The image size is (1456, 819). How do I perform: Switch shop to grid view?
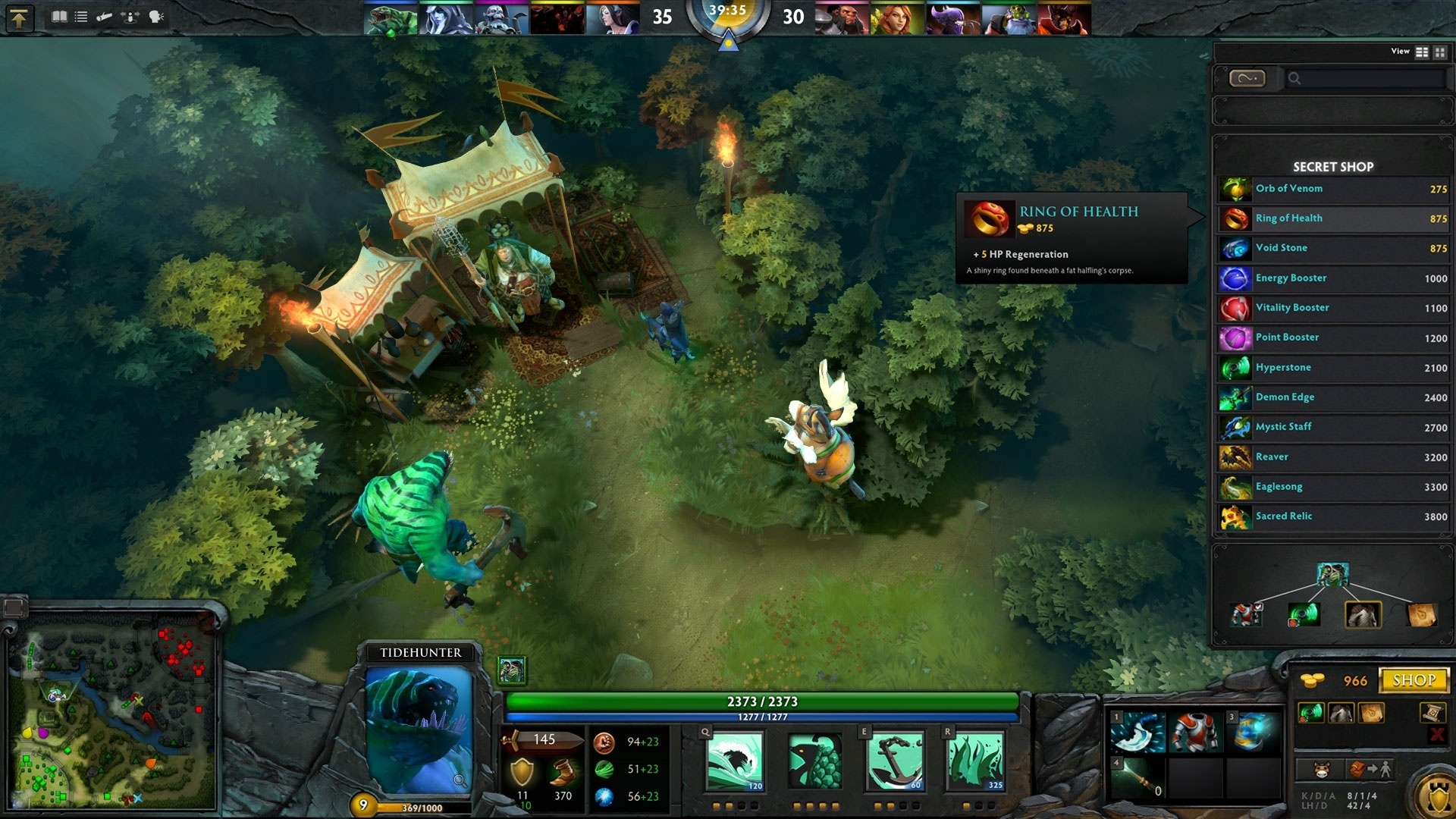click(x=1439, y=52)
